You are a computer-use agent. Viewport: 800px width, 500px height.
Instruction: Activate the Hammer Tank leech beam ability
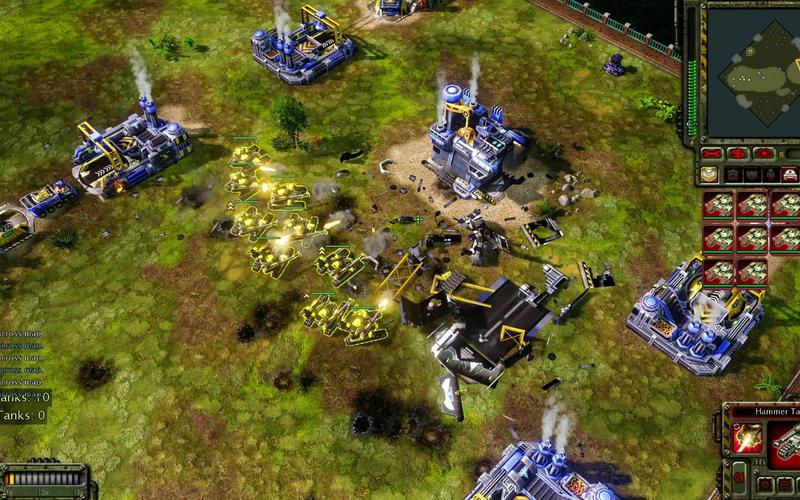[747, 438]
